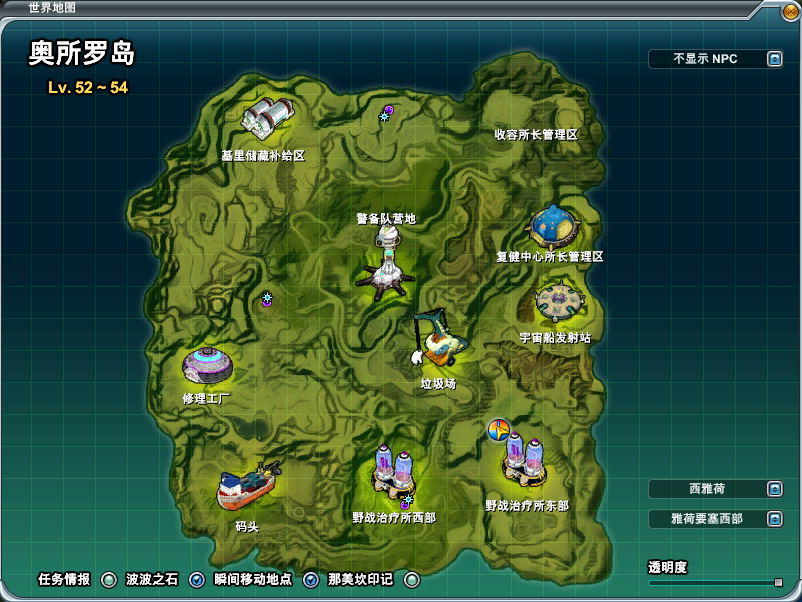Toggle the 波波之石 map filter

(197, 580)
